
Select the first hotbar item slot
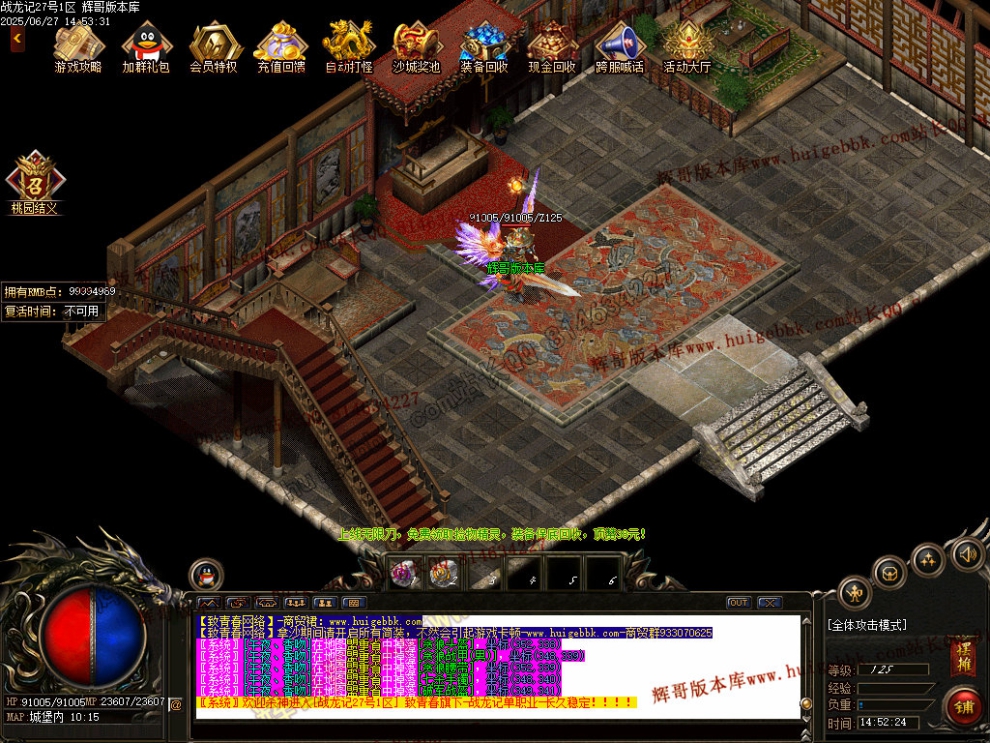click(407, 574)
